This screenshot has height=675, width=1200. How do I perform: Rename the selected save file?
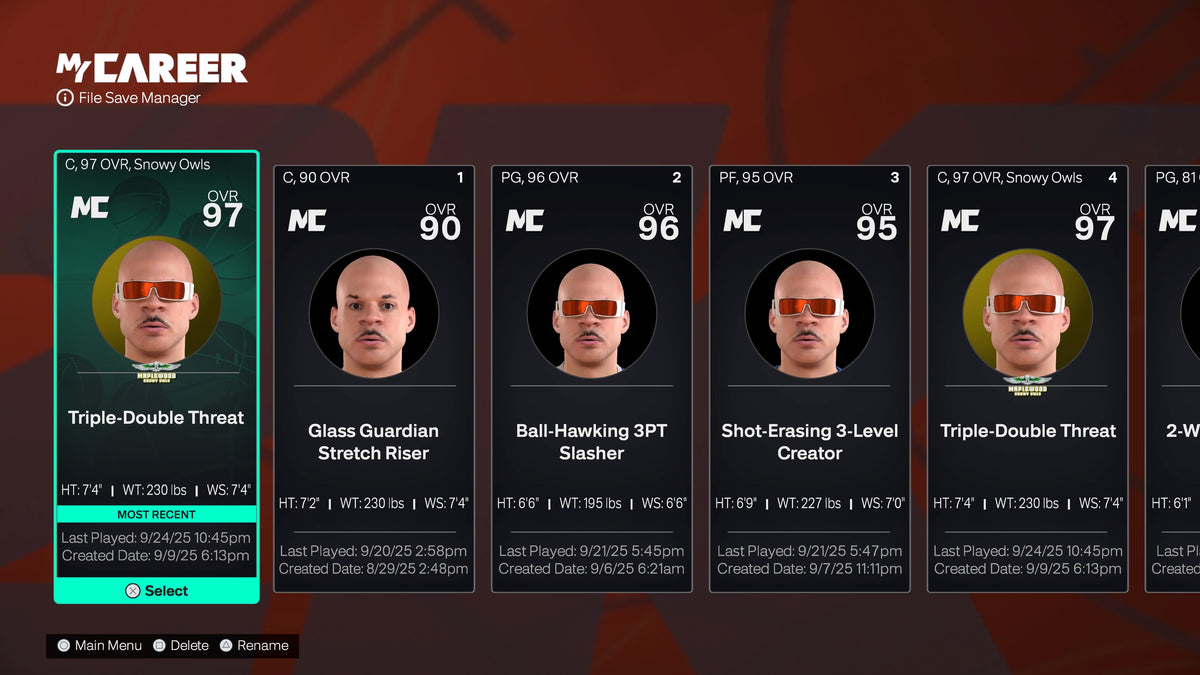(254, 646)
